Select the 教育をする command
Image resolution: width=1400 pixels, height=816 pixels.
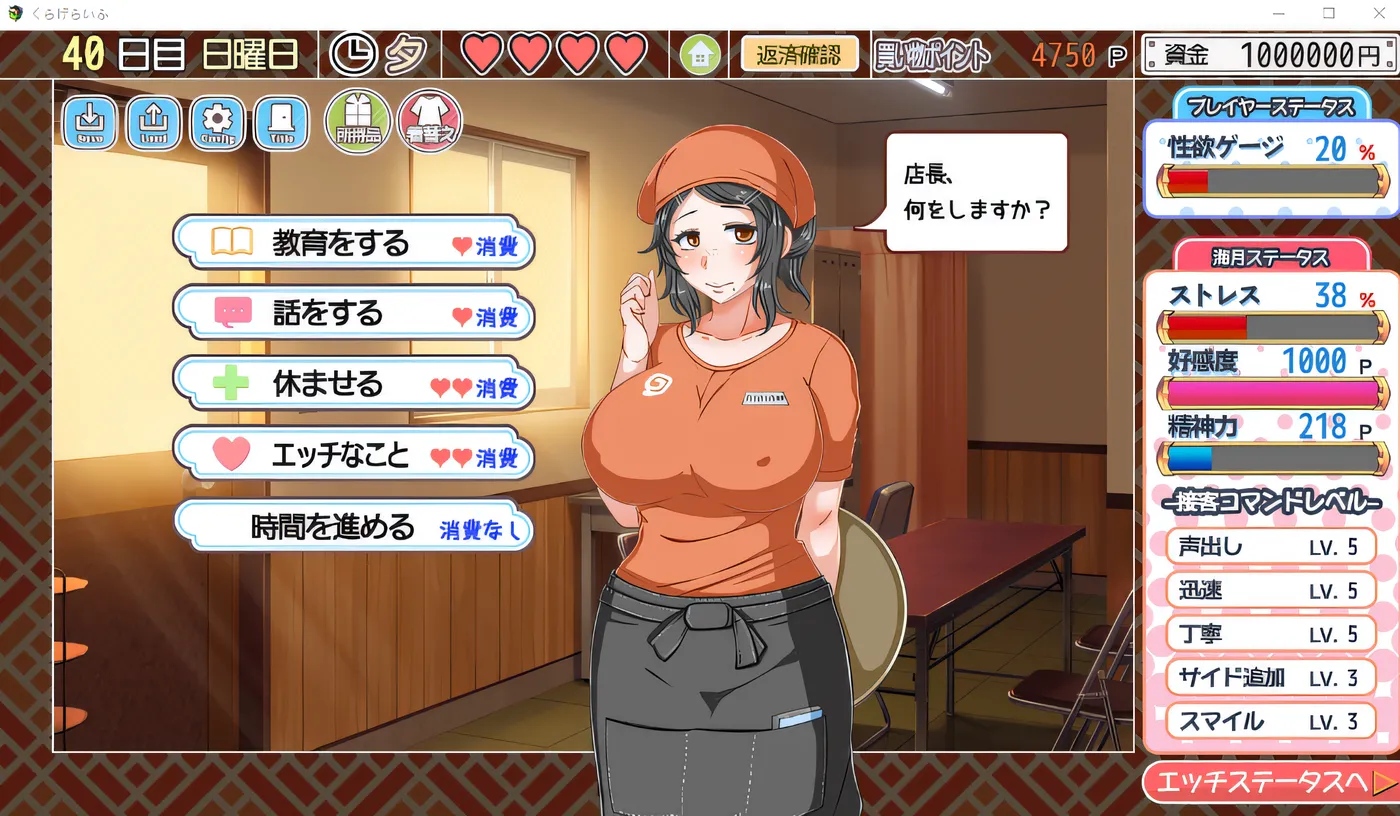click(352, 243)
